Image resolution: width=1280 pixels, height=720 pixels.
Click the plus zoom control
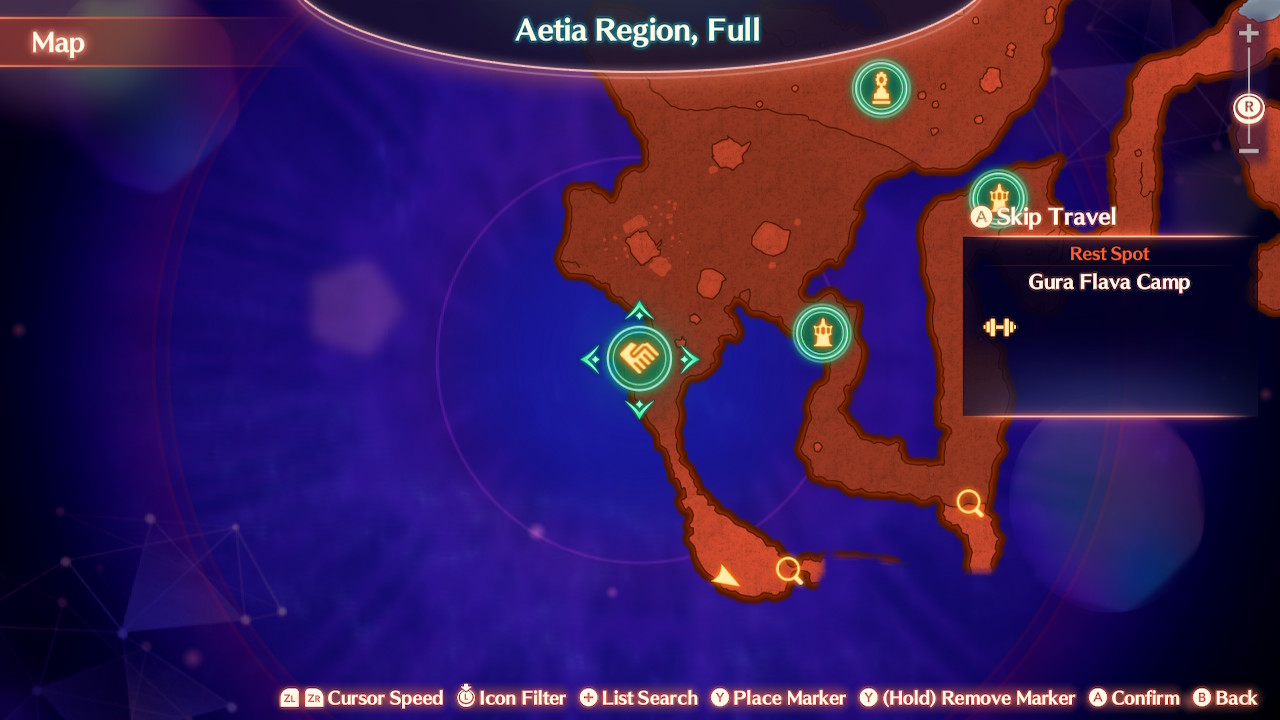[x=1249, y=33]
